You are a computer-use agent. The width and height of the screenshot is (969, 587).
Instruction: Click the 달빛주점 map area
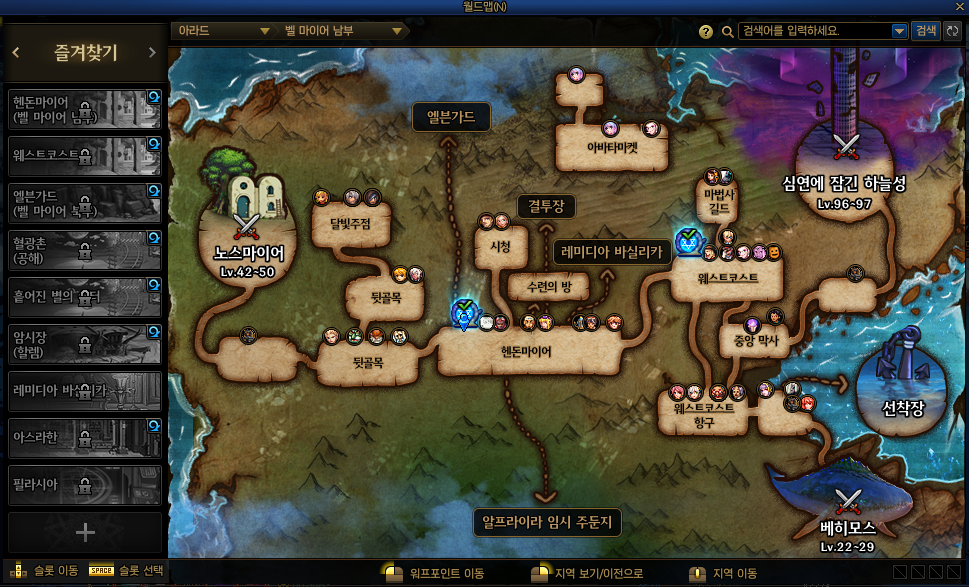350,224
